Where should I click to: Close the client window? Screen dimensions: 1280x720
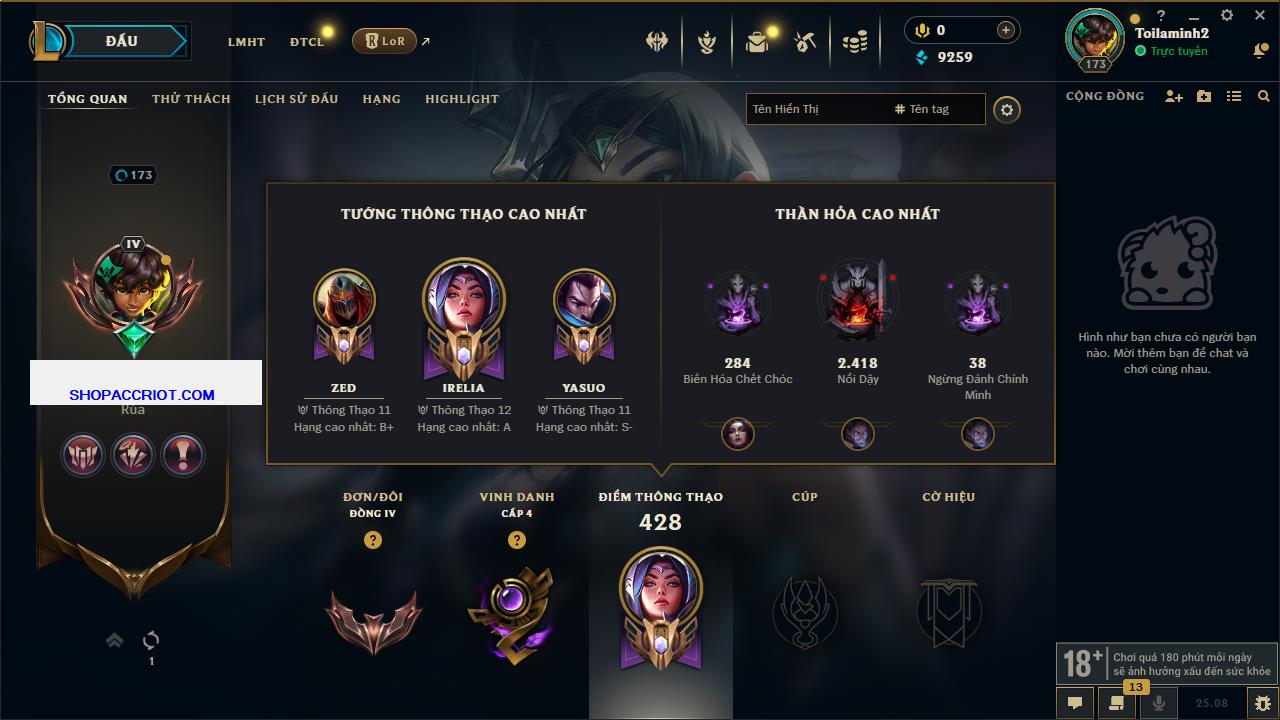coord(1260,16)
